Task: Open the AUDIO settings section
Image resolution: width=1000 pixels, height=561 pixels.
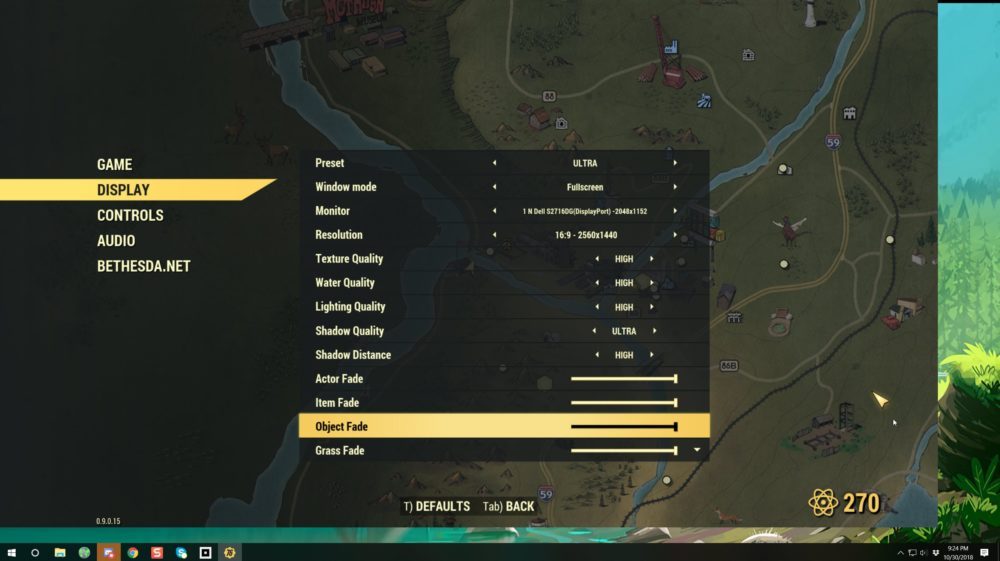Action: [x=116, y=241]
